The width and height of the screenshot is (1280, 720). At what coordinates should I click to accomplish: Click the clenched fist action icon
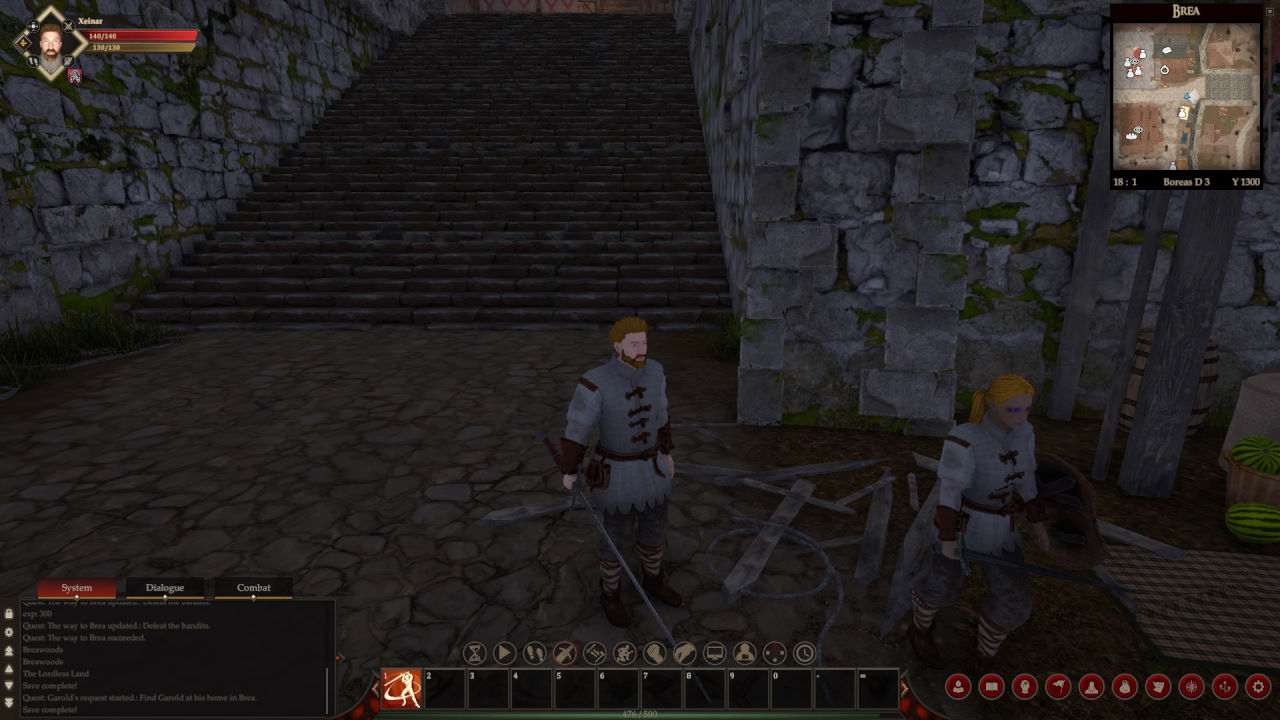point(655,654)
